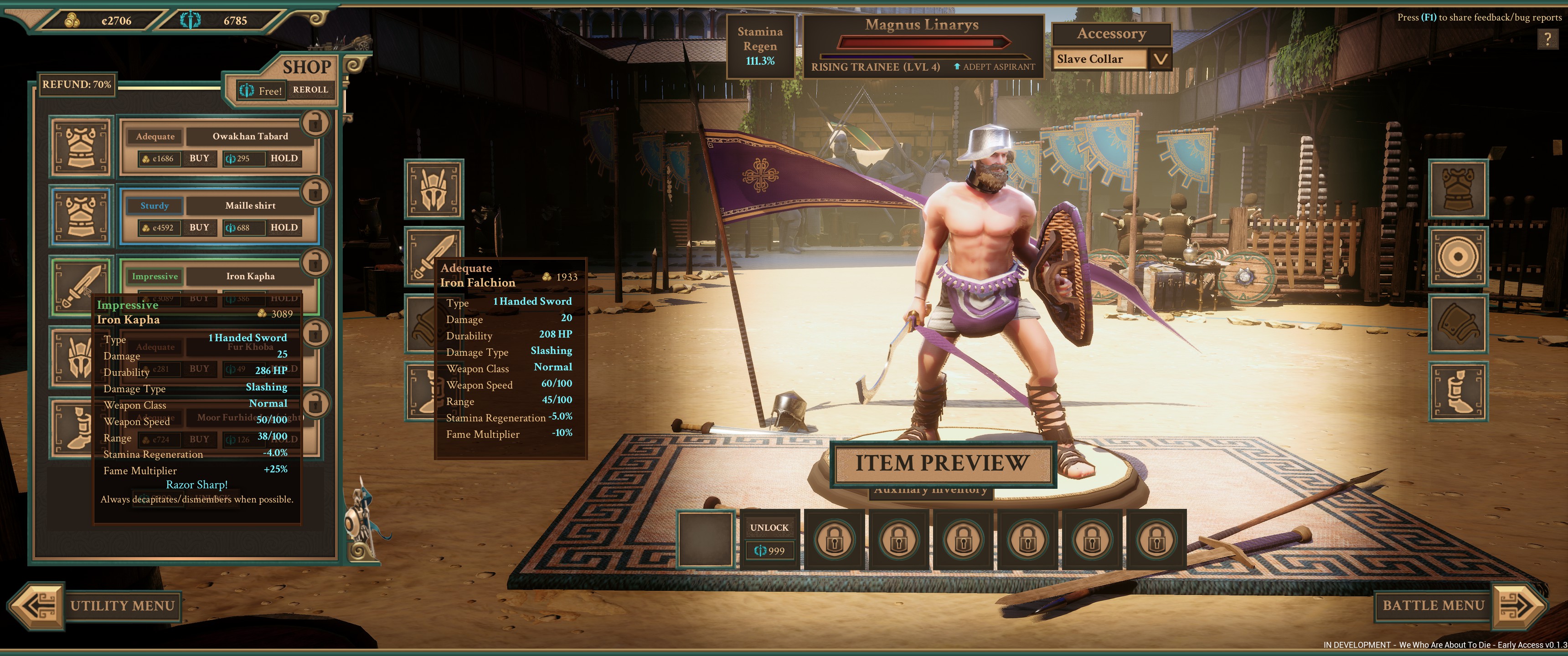Select the round shield equipment slot
The image size is (1568, 656).
click(1458, 257)
